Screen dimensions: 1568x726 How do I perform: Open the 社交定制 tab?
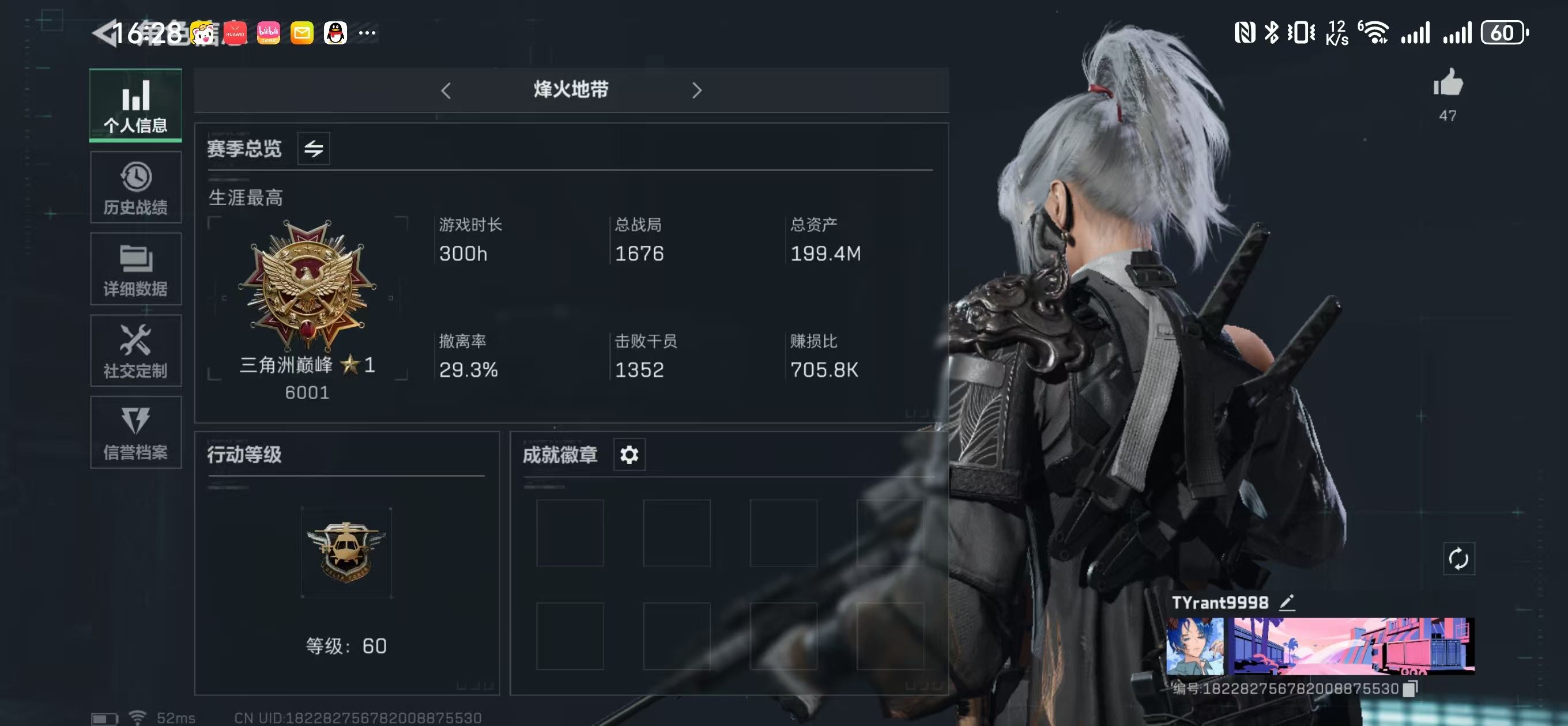point(135,350)
